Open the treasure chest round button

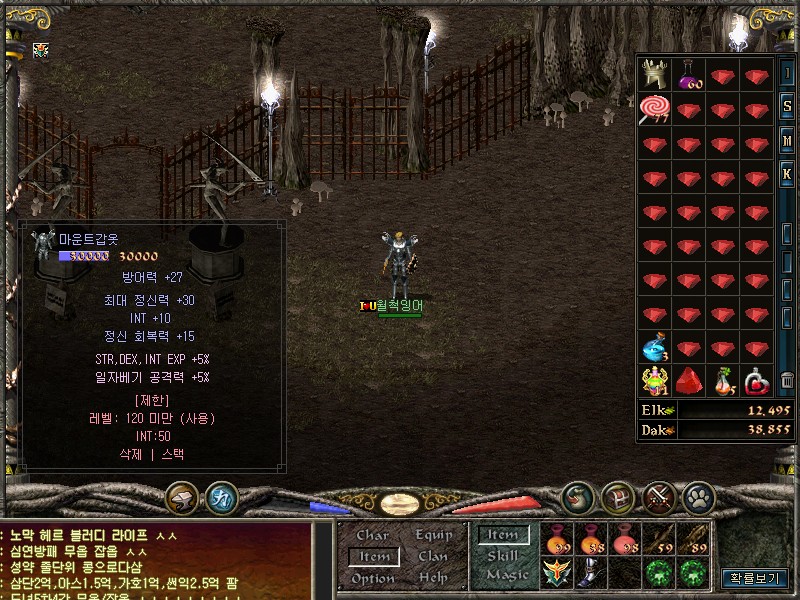[x=617, y=496]
